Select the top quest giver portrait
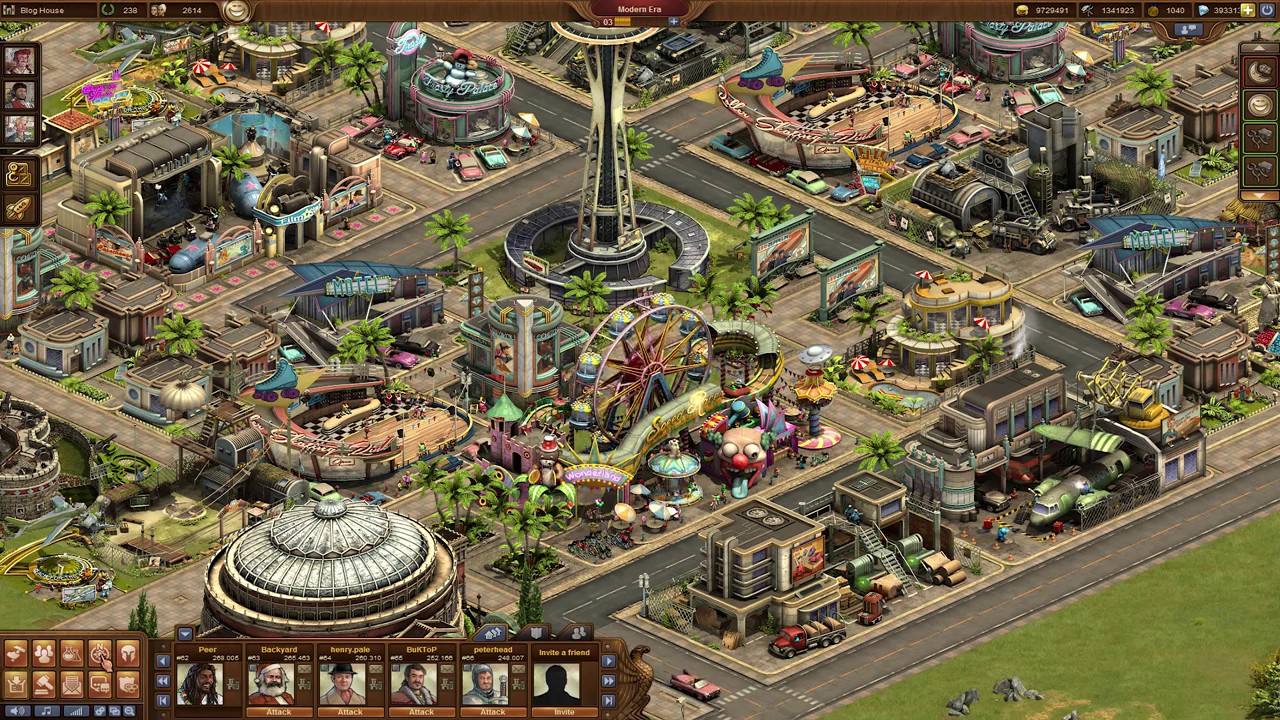The height and width of the screenshot is (720, 1280). tap(19, 62)
